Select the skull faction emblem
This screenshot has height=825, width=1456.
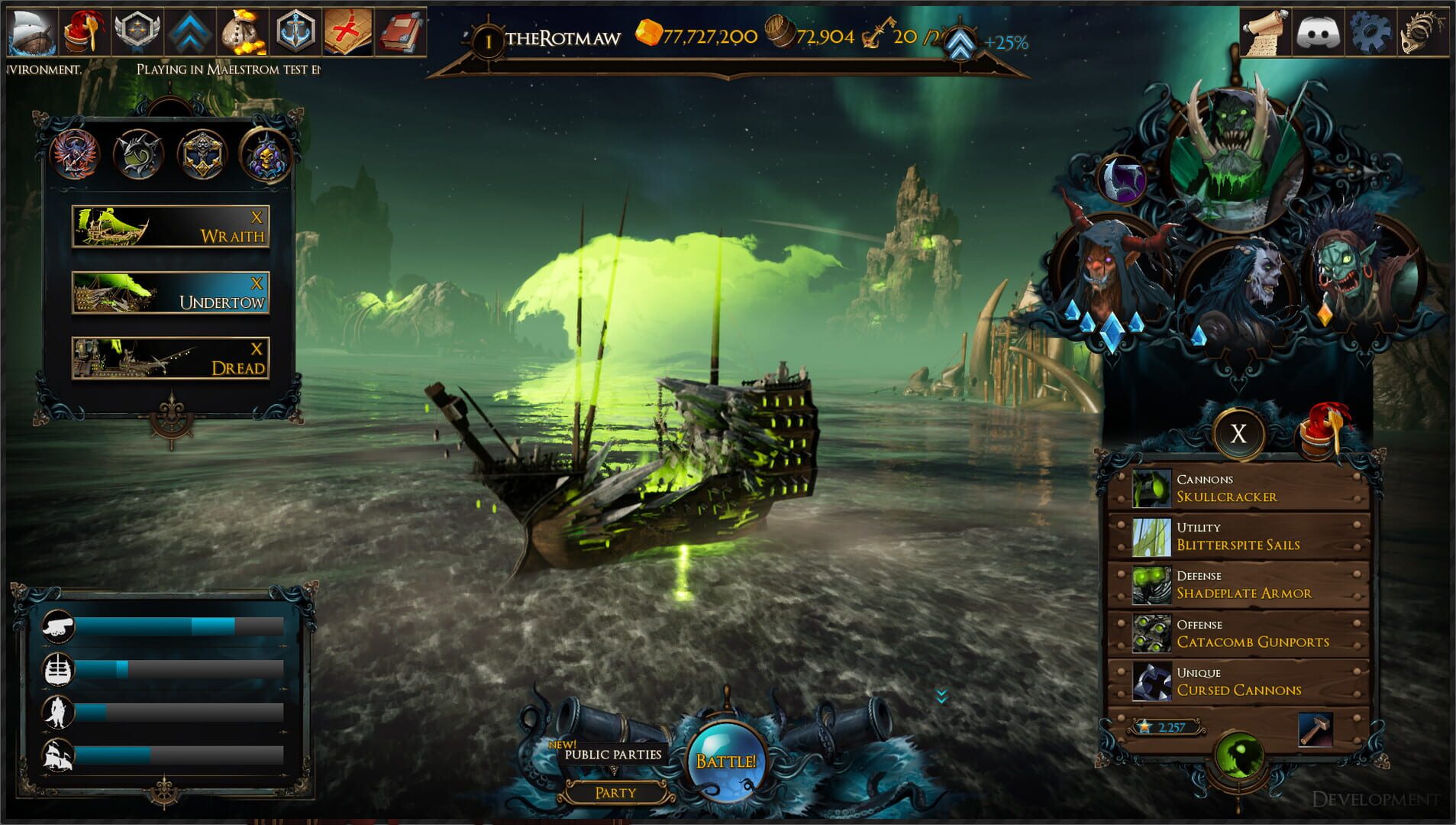(x=269, y=153)
